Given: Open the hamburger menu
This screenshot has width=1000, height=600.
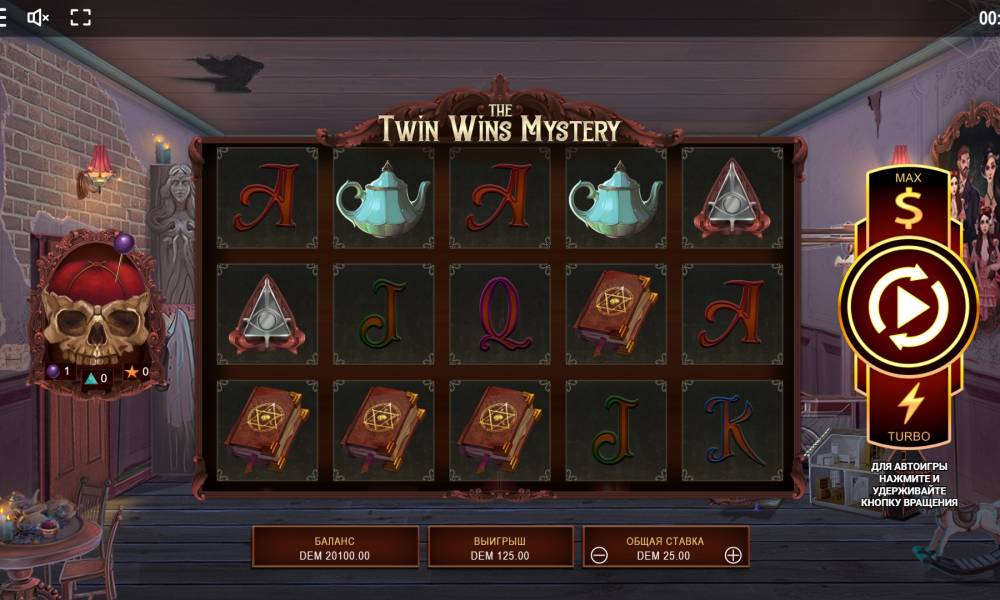Looking at the screenshot, I should (x=3, y=17).
